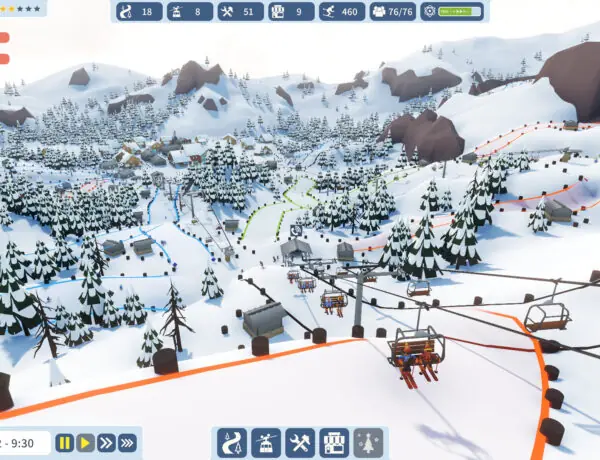
Task: Click the skier count stat showing 460
Action: [x=342, y=12]
